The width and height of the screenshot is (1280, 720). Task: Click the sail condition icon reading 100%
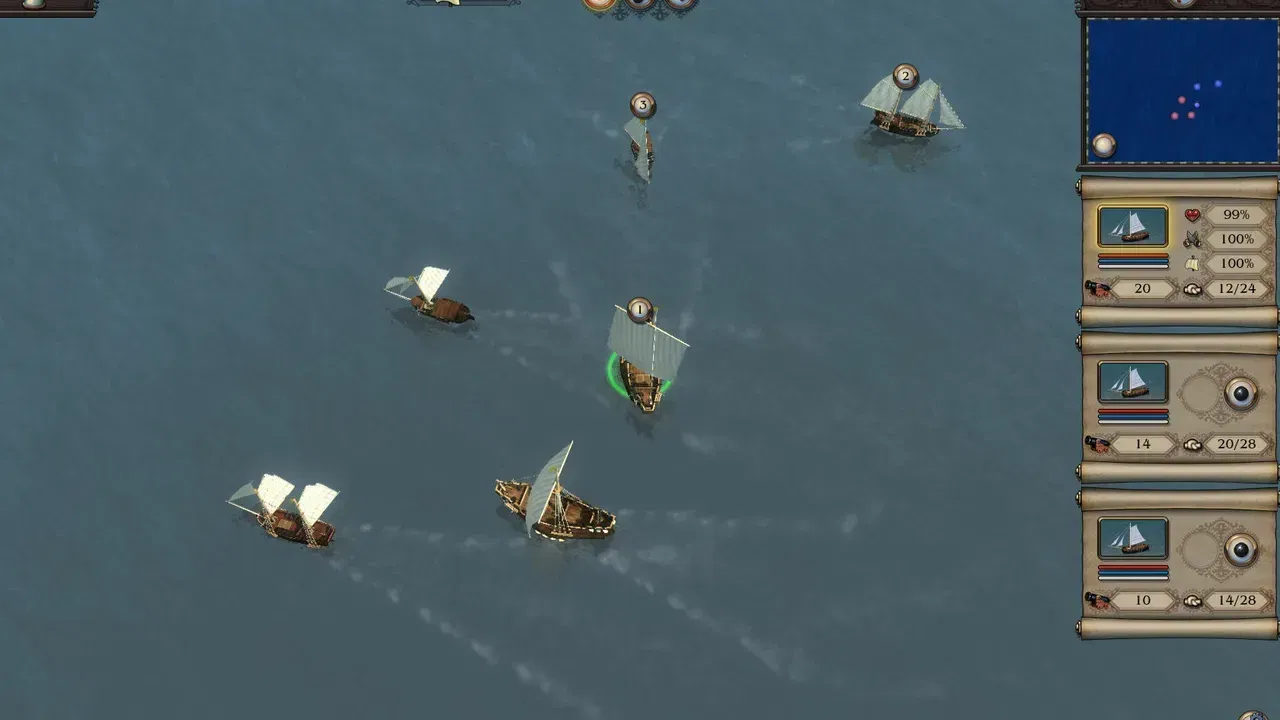(1192, 264)
